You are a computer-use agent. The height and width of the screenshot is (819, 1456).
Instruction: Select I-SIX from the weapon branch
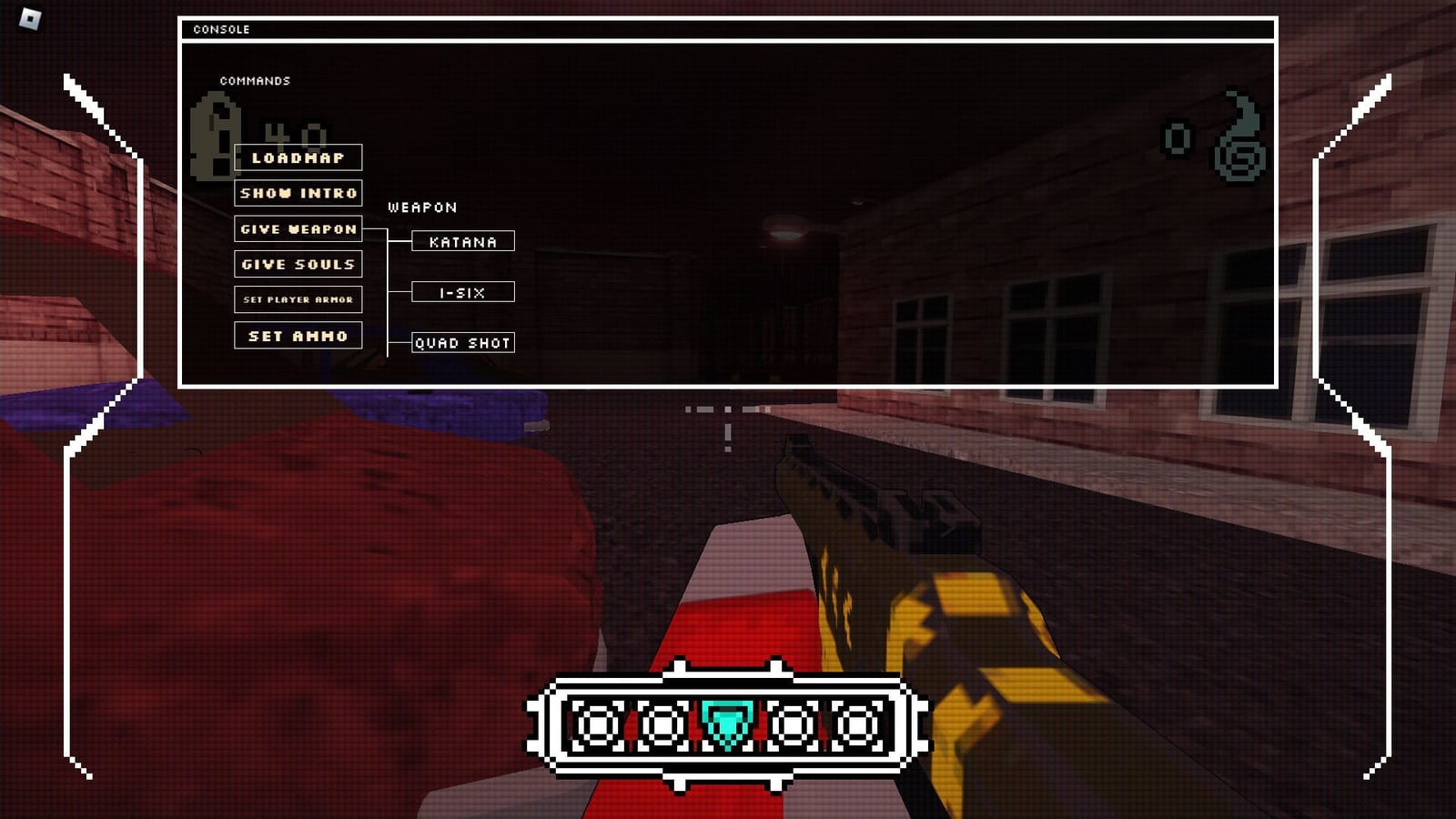pyautogui.click(x=462, y=292)
